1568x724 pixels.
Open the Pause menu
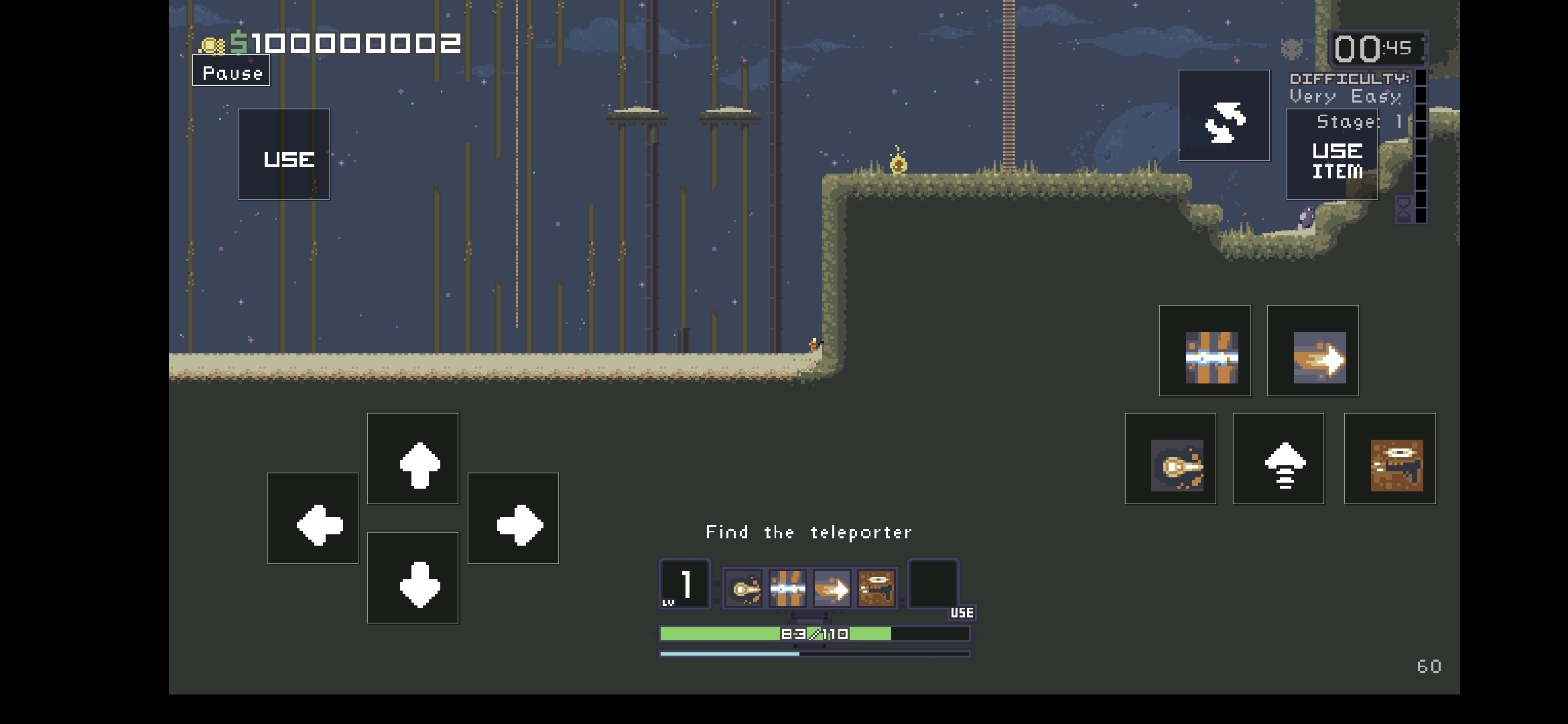(x=231, y=72)
